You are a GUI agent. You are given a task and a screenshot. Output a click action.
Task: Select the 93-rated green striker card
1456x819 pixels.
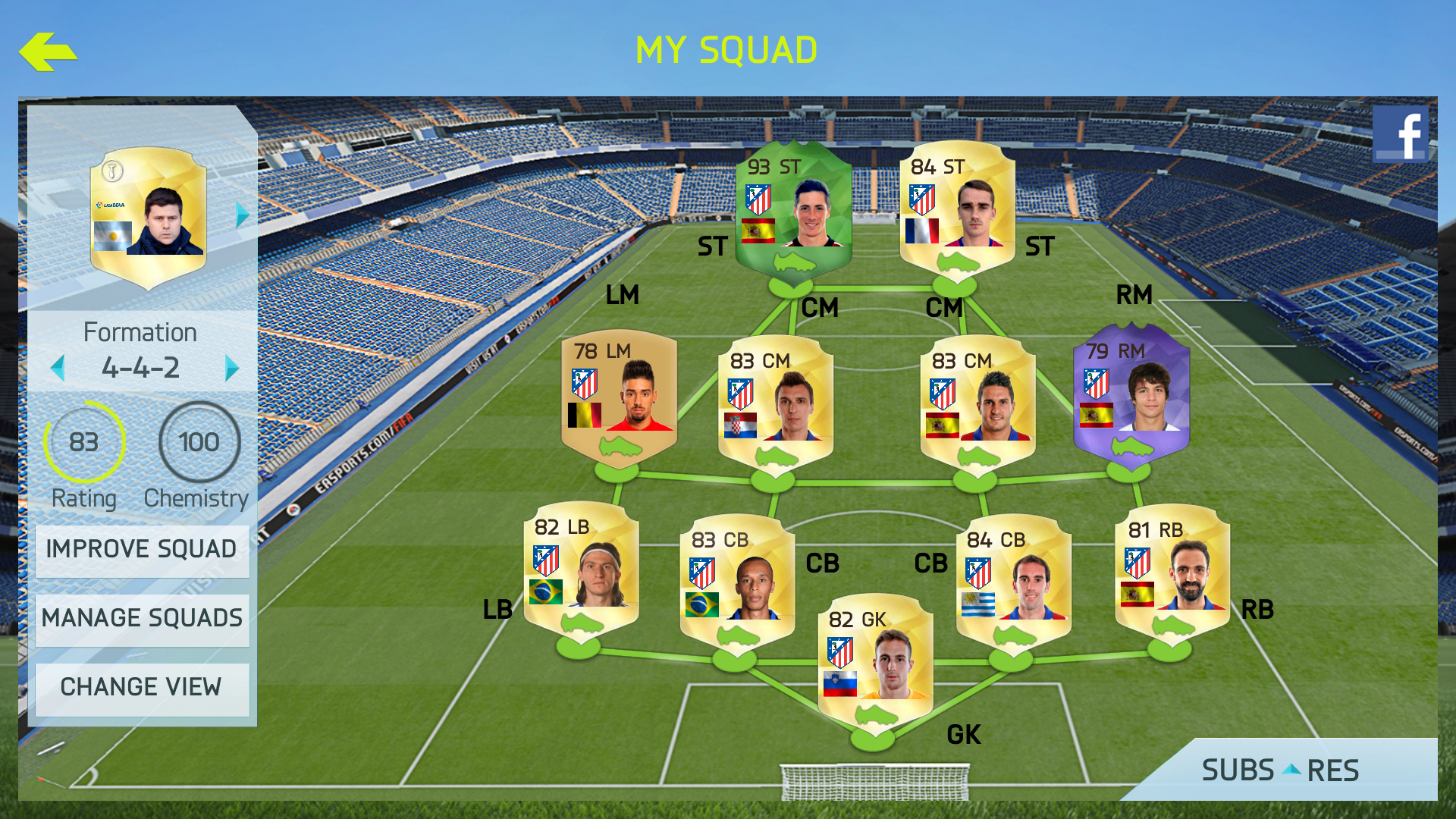tap(793, 209)
